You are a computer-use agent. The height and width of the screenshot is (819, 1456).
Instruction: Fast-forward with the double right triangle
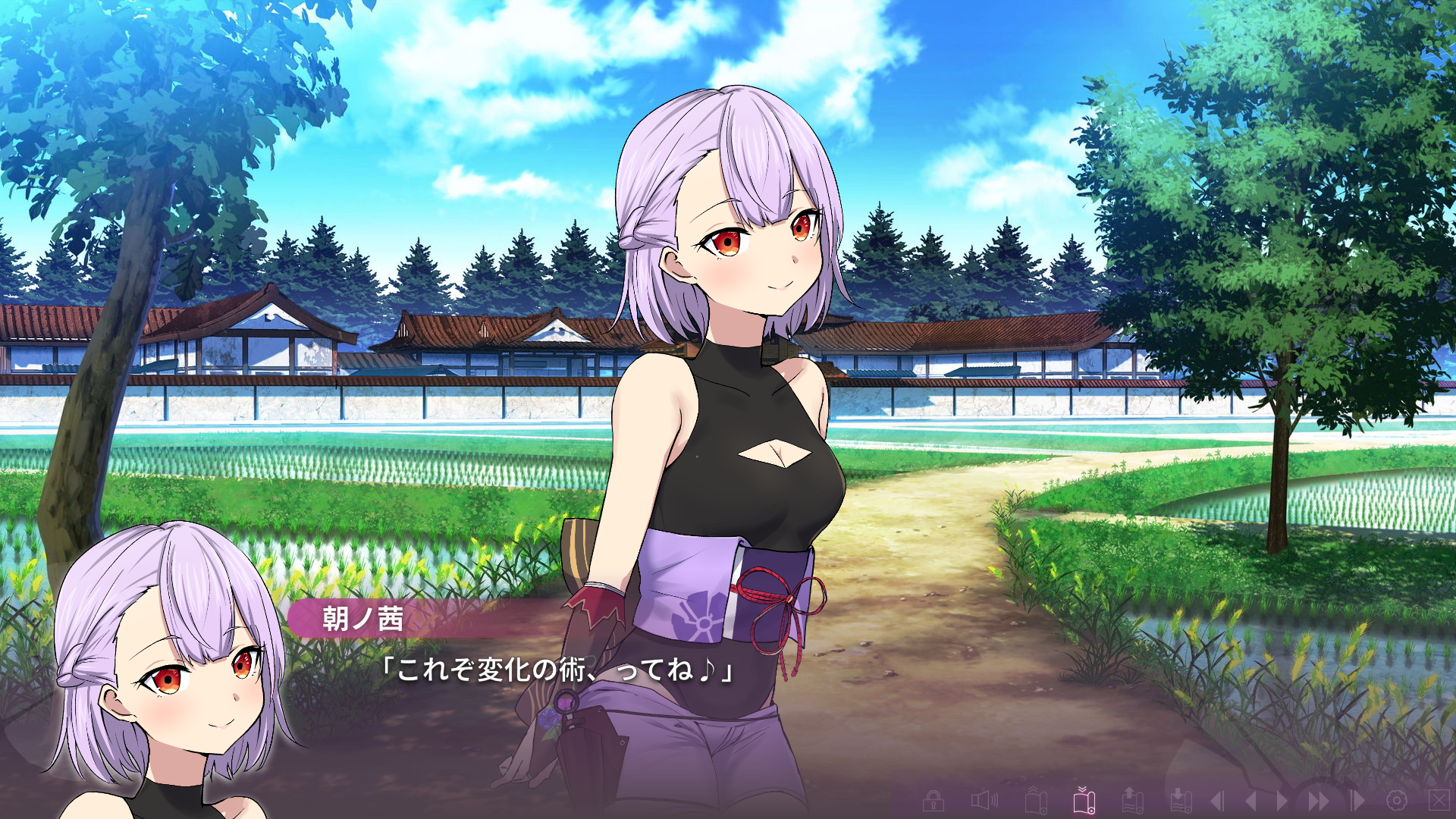coord(1319,801)
